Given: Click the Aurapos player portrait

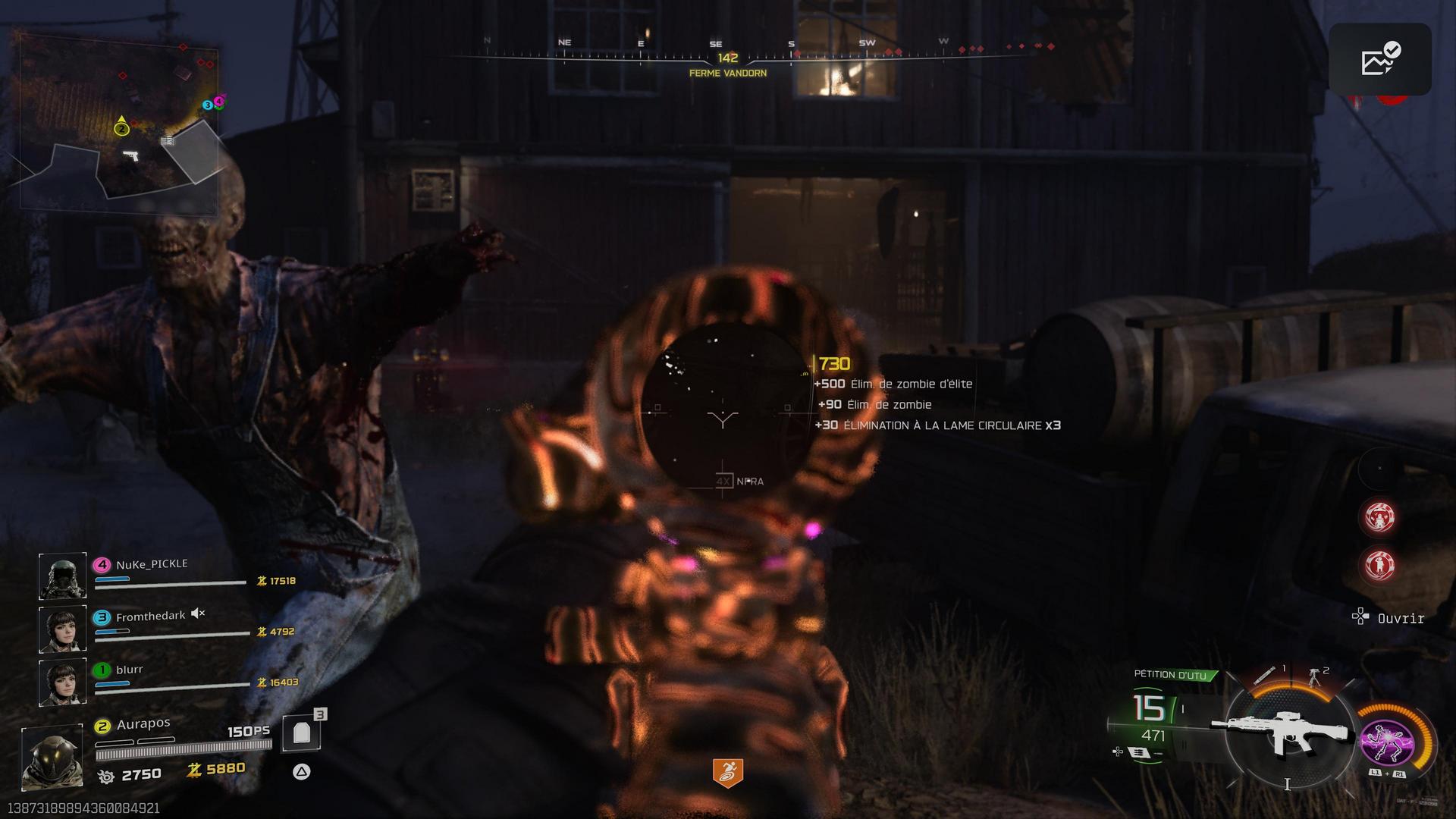Looking at the screenshot, I should [52, 756].
